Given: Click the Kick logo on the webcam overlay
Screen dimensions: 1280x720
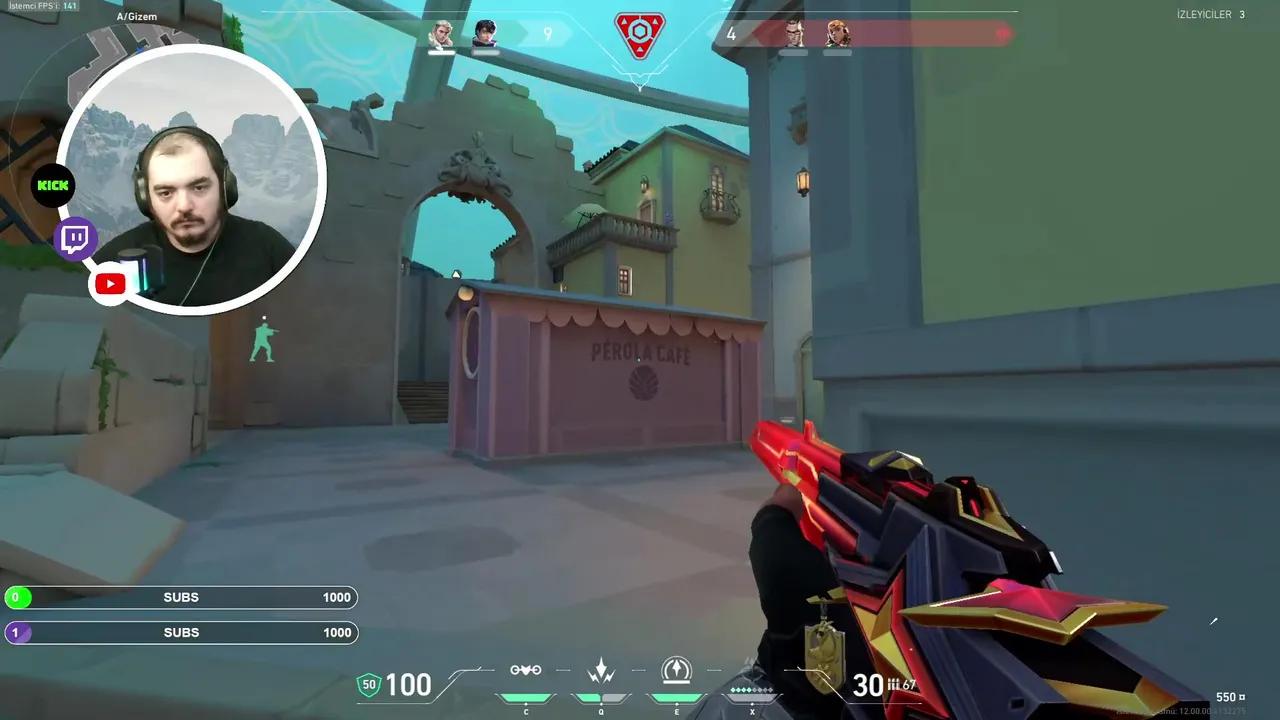Looking at the screenshot, I should click(x=52, y=185).
